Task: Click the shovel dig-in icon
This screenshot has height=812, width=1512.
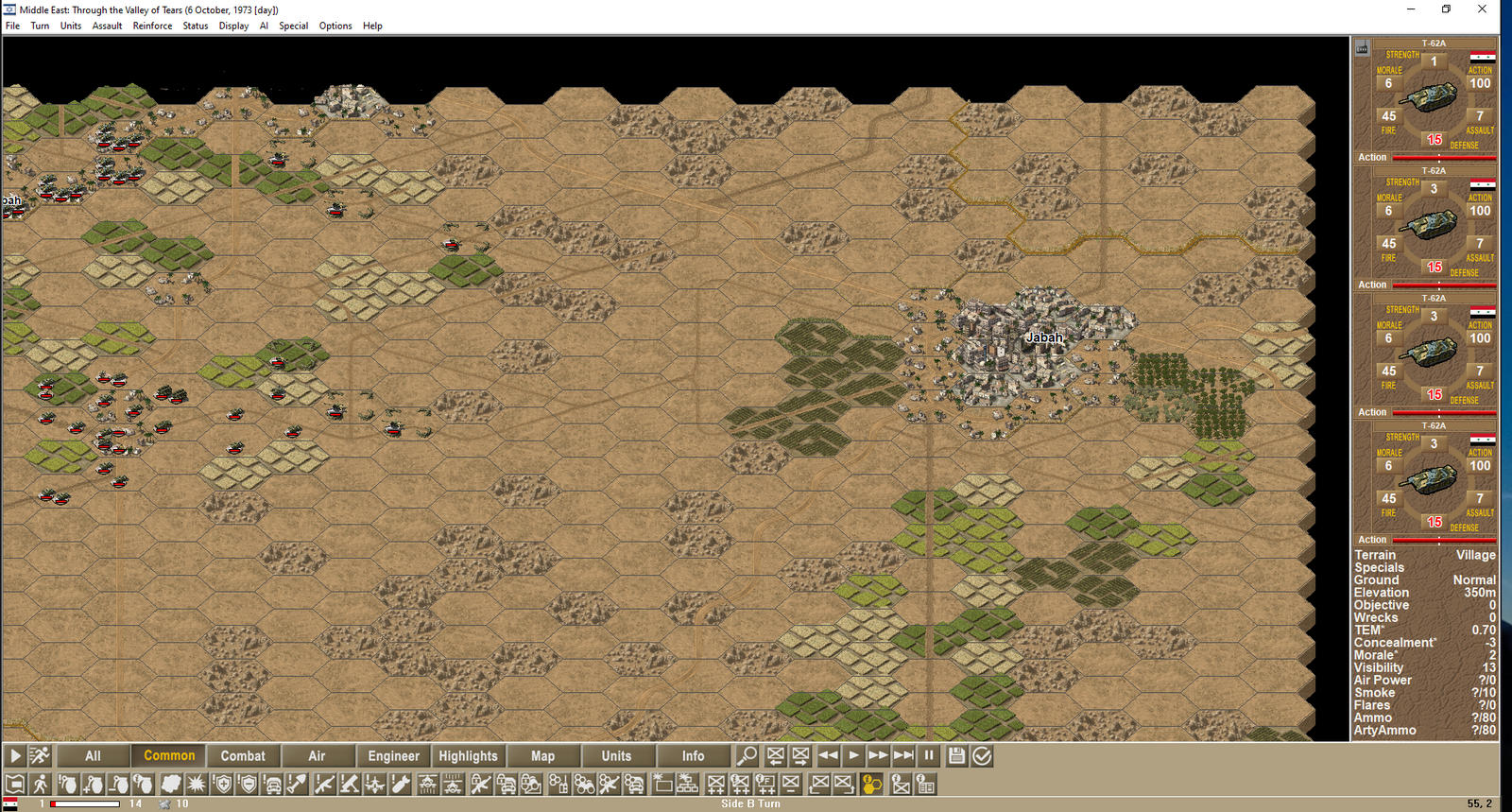Action: 296,784
